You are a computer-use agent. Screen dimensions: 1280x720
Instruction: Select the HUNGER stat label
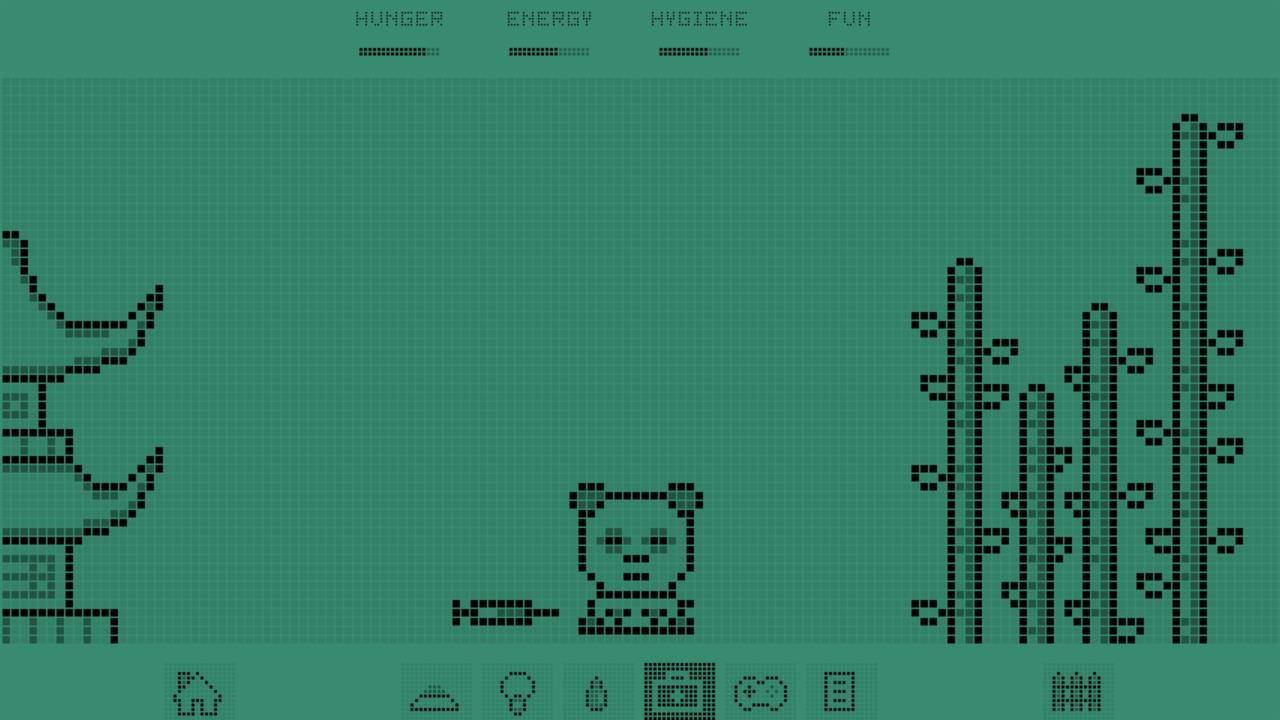point(400,17)
